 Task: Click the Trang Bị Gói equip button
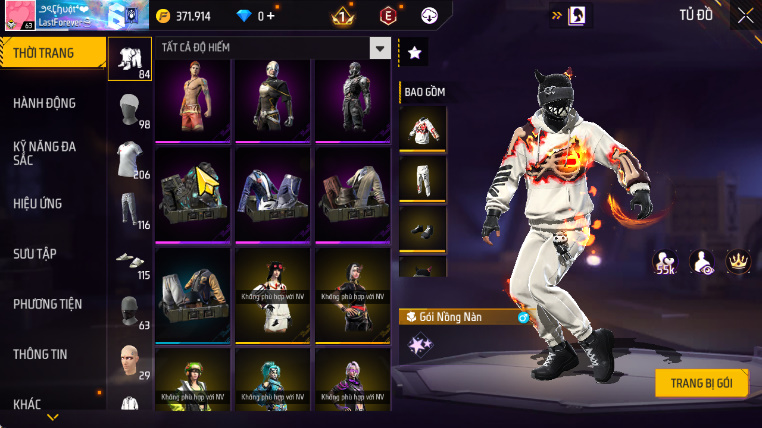point(702,383)
